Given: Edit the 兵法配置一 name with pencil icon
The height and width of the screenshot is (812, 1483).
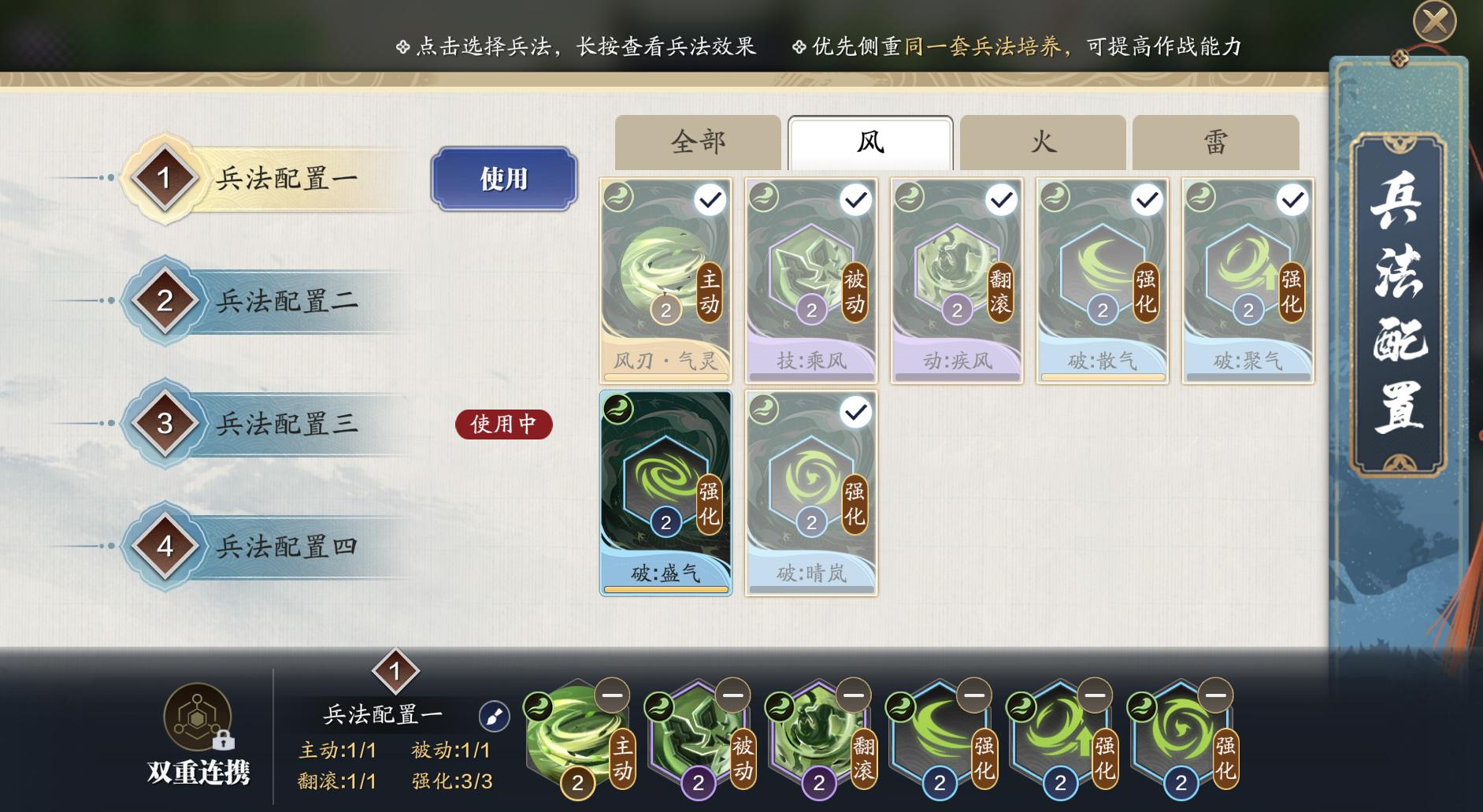Looking at the screenshot, I should (495, 716).
